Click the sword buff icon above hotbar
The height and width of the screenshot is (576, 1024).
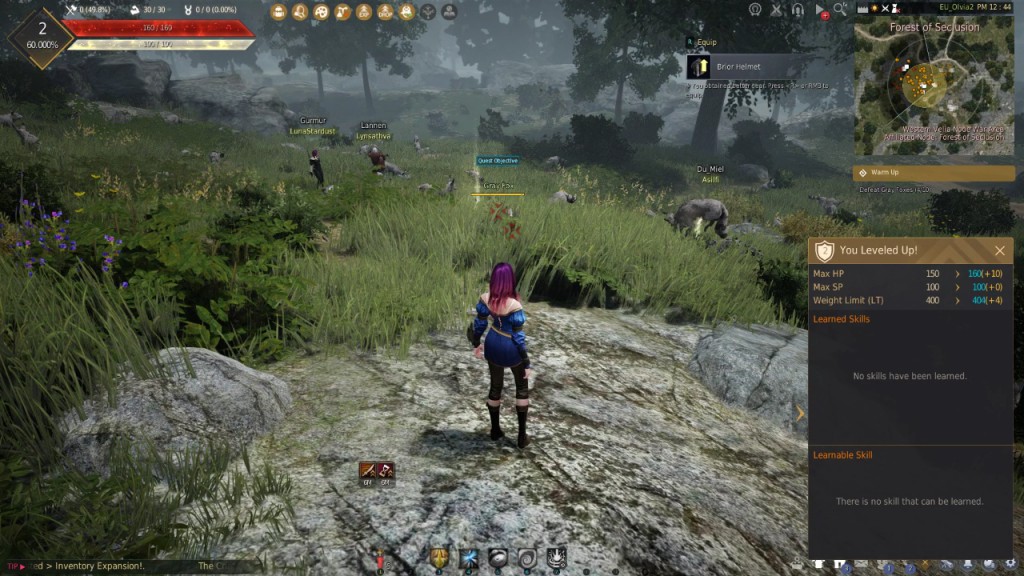point(368,469)
